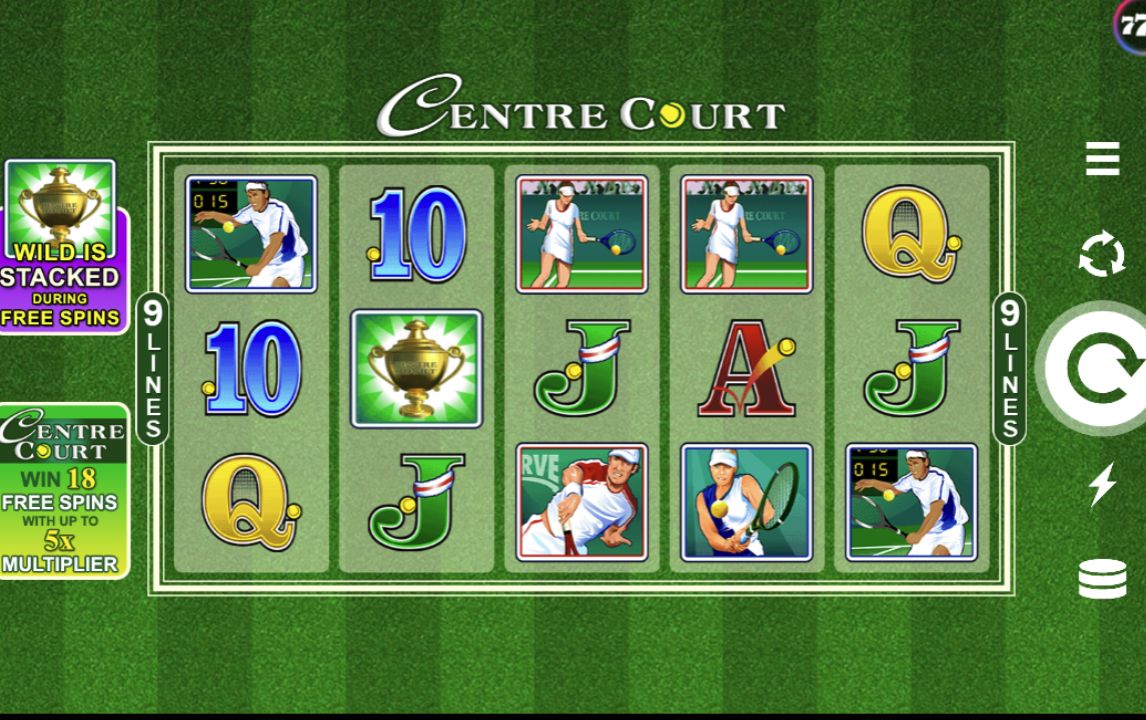The height and width of the screenshot is (720, 1146).
Task: Click the stacked wild free spins banner
Action: point(63,246)
